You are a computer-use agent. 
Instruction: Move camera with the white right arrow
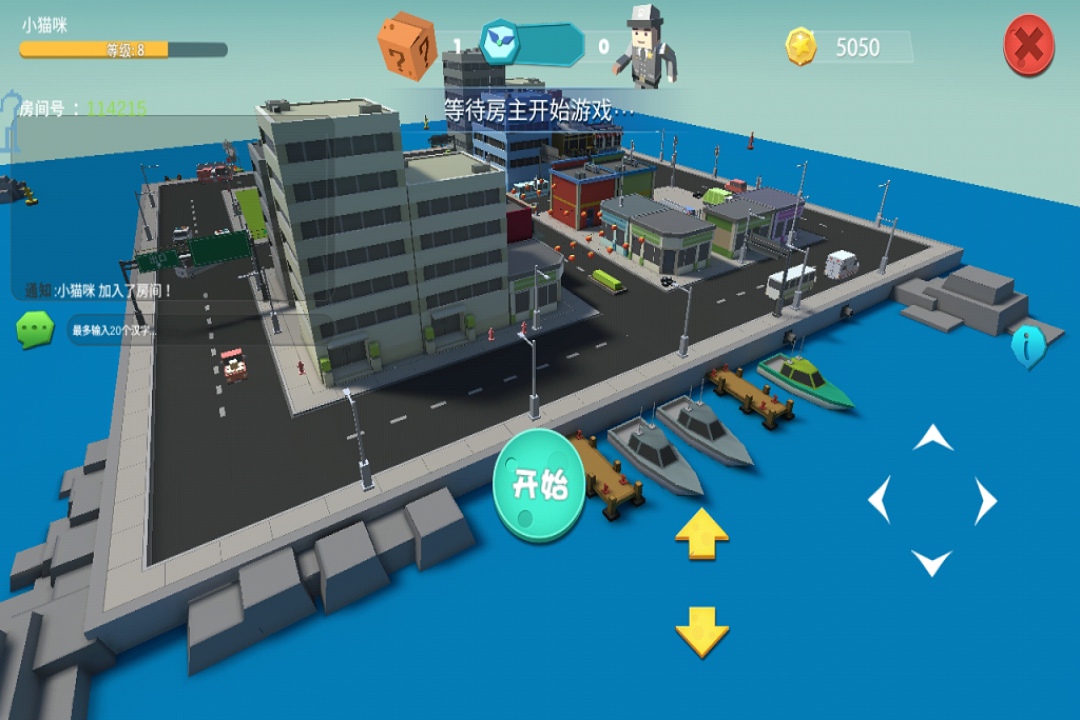pyautogui.click(x=986, y=500)
